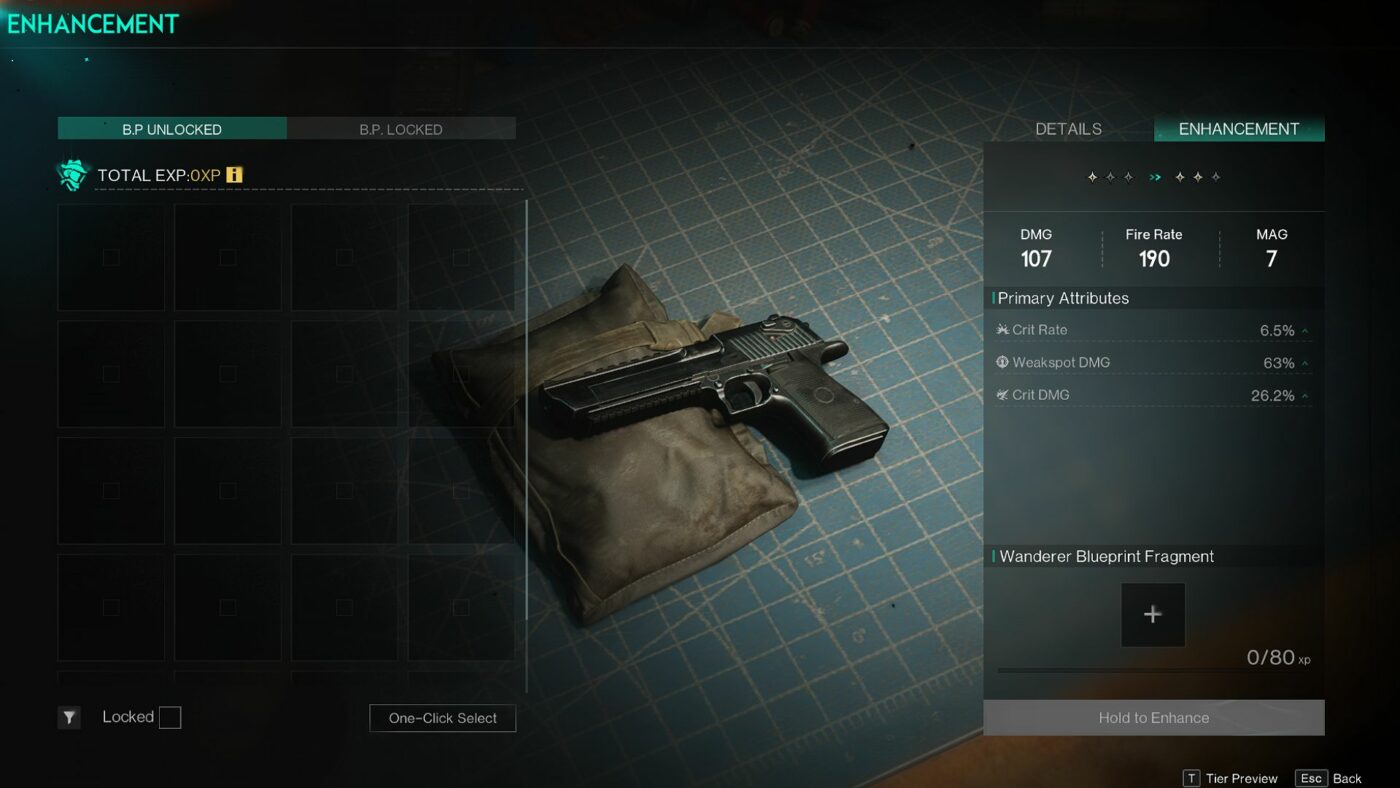Add a Wanderer Blueprint Fragment via plus slot
The height and width of the screenshot is (788, 1400).
tap(1153, 615)
